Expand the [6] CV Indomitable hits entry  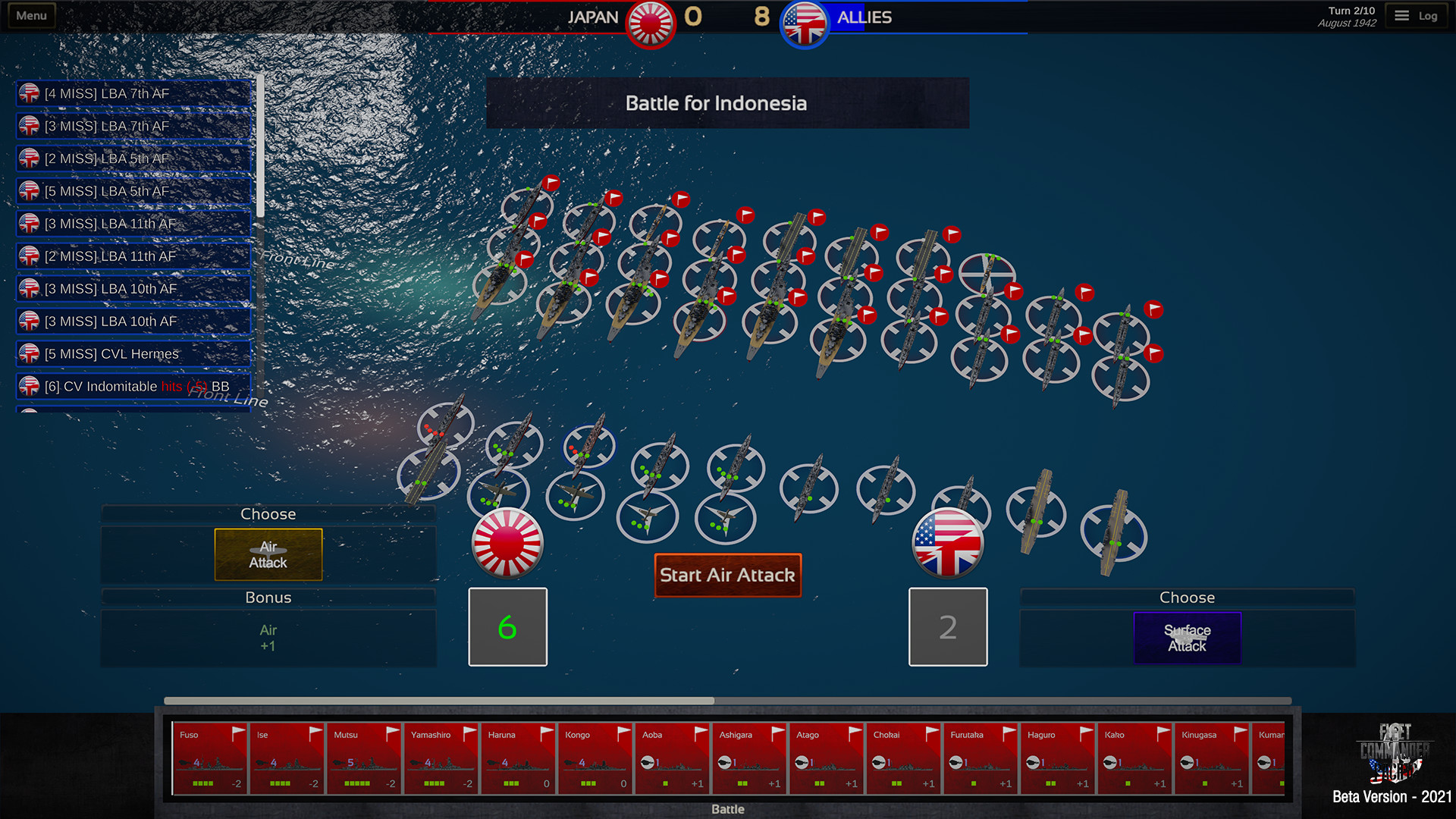click(x=133, y=386)
